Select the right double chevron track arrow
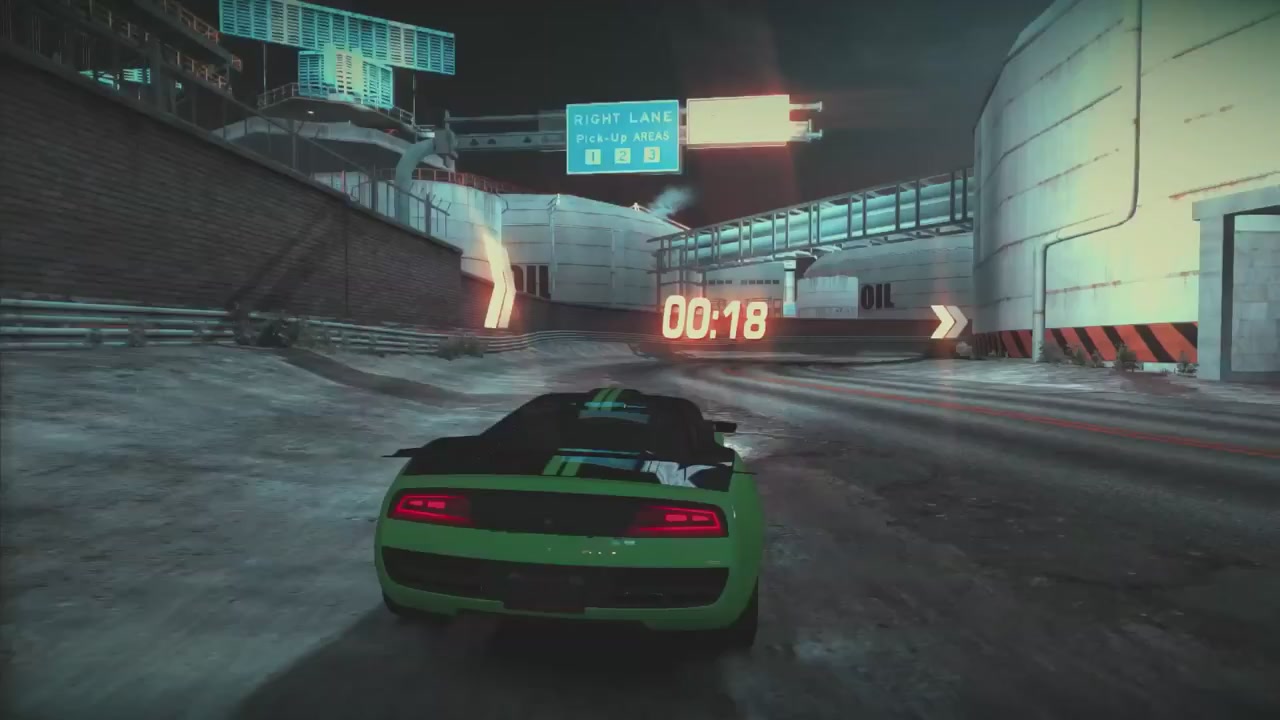The width and height of the screenshot is (1280, 720). coord(948,322)
